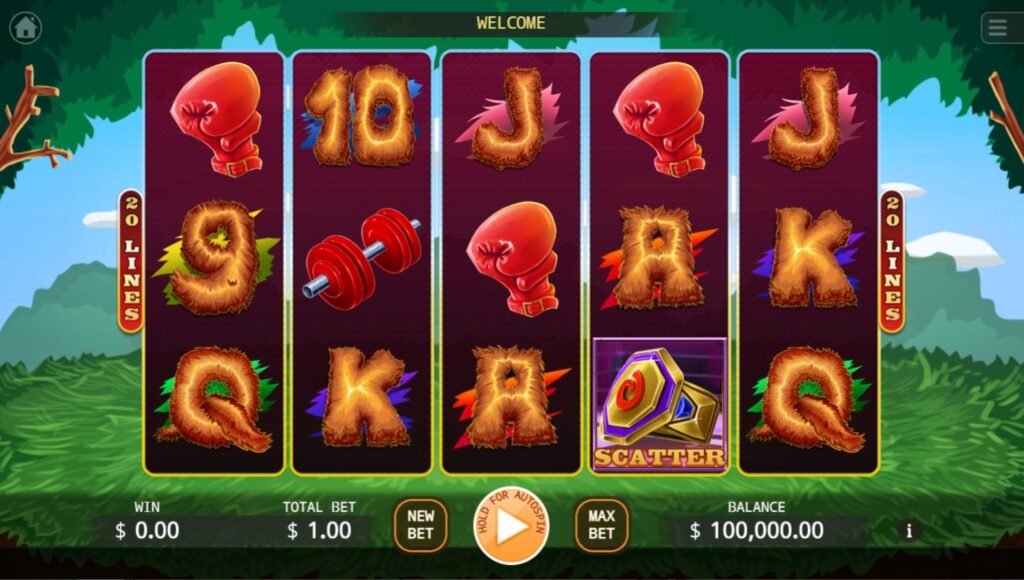
Task: Spin the reels with the play button
Action: 511,526
